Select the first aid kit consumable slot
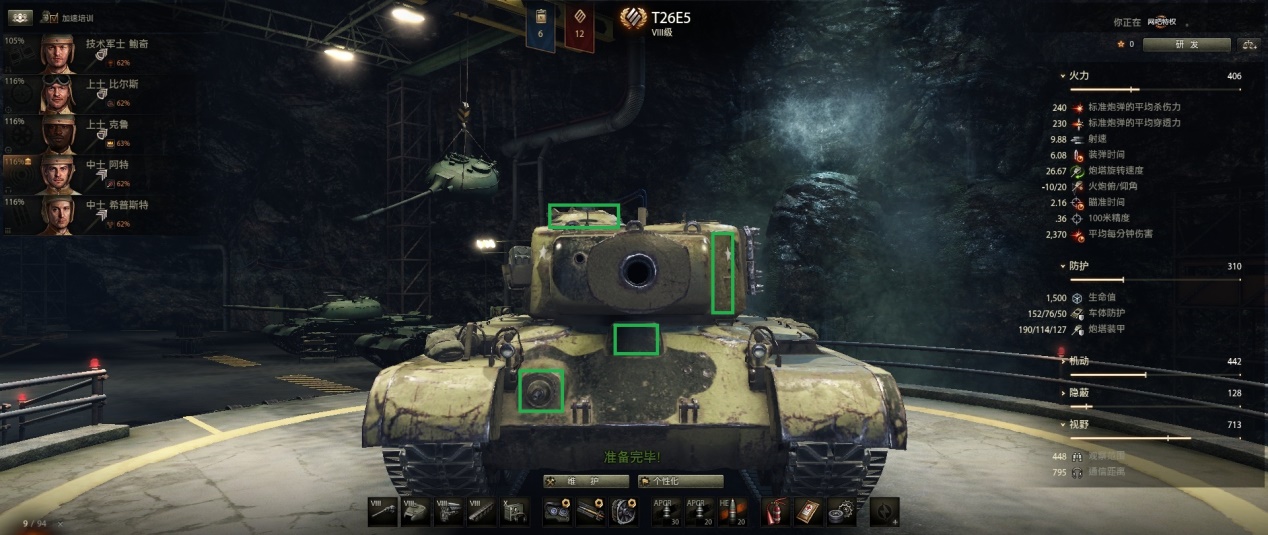This screenshot has height=535, width=1268. click(x=808, y=511)
